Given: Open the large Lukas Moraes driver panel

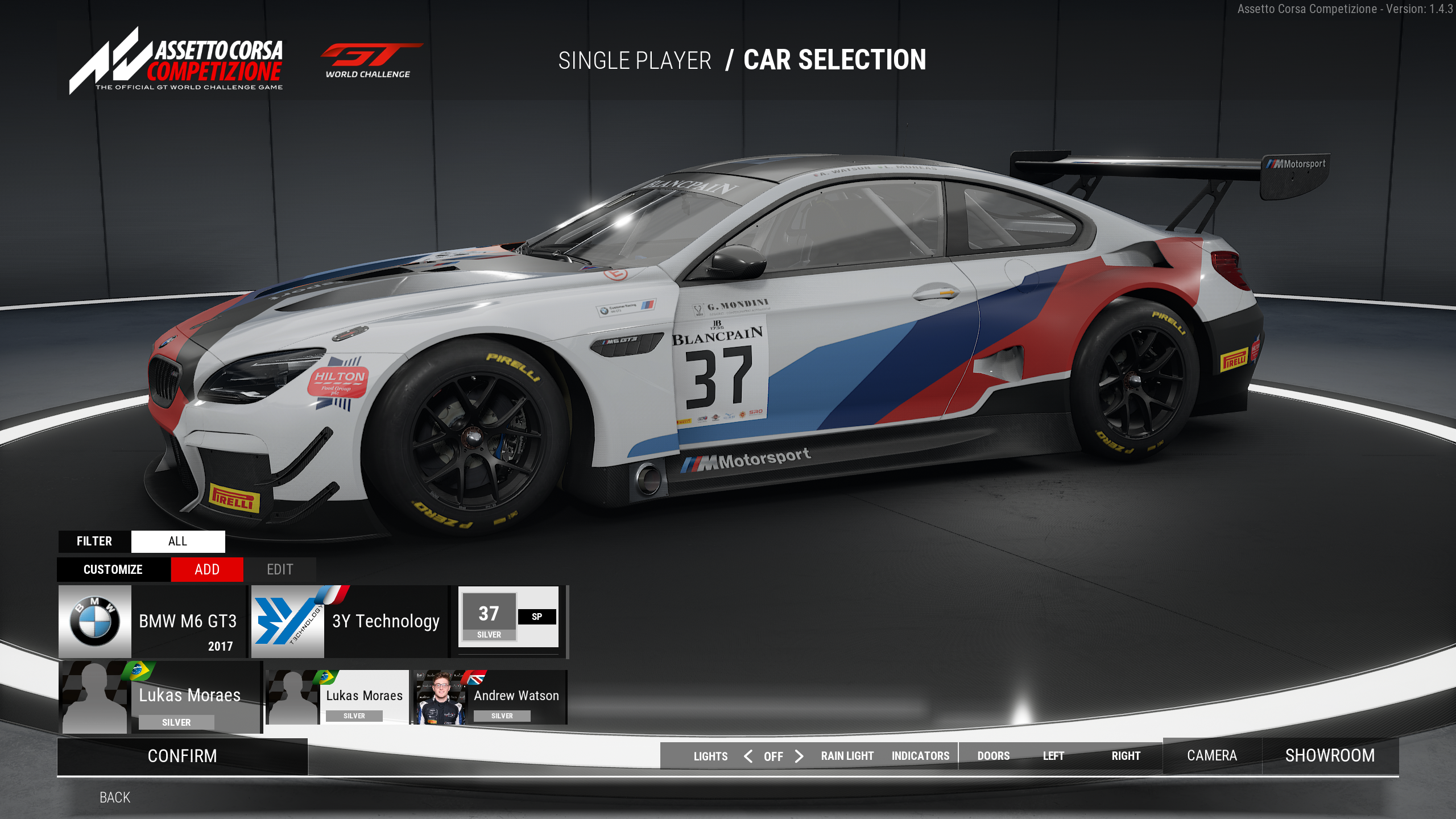Looking at the screenshot, I should click(160, 697).
